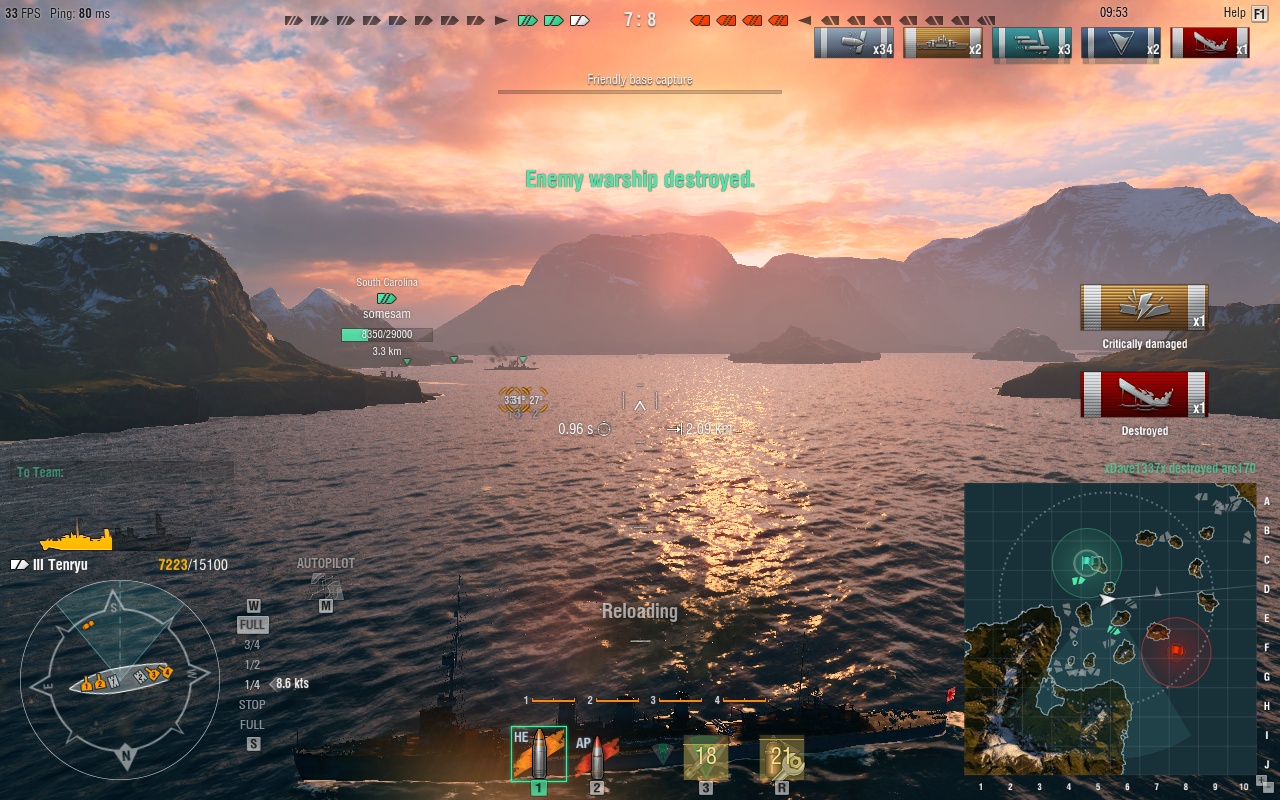Click the red aircraft lost ribbon x1
The image size is (1280, 800).
point(1209,42)
